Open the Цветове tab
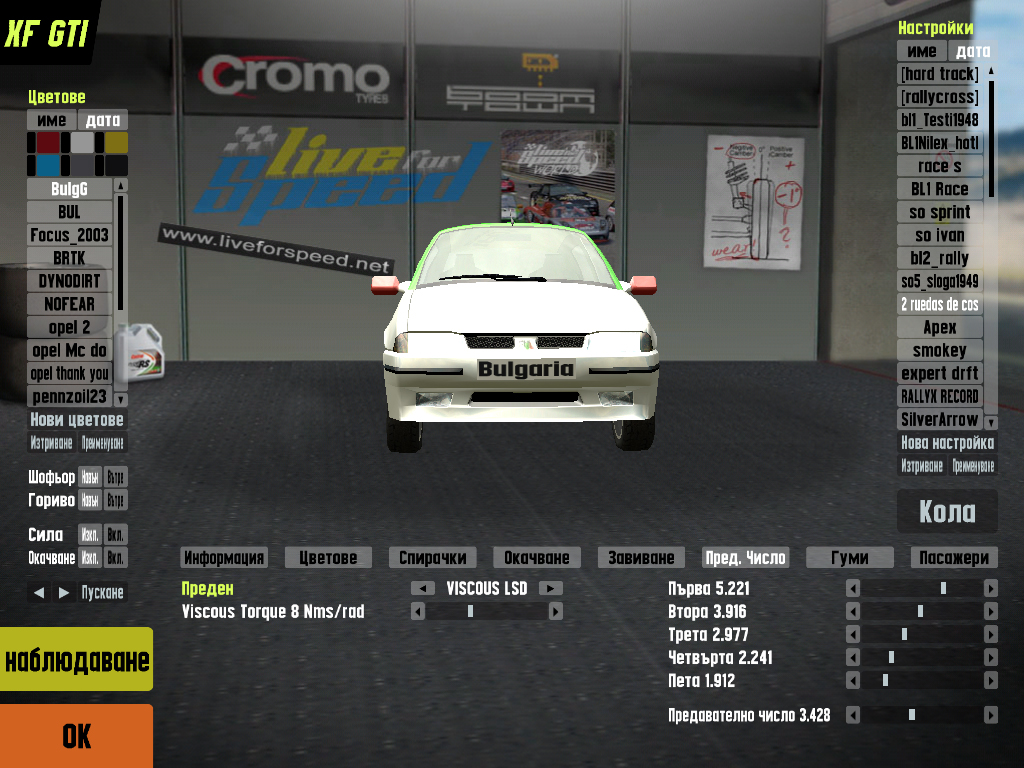 click(327, 558)
